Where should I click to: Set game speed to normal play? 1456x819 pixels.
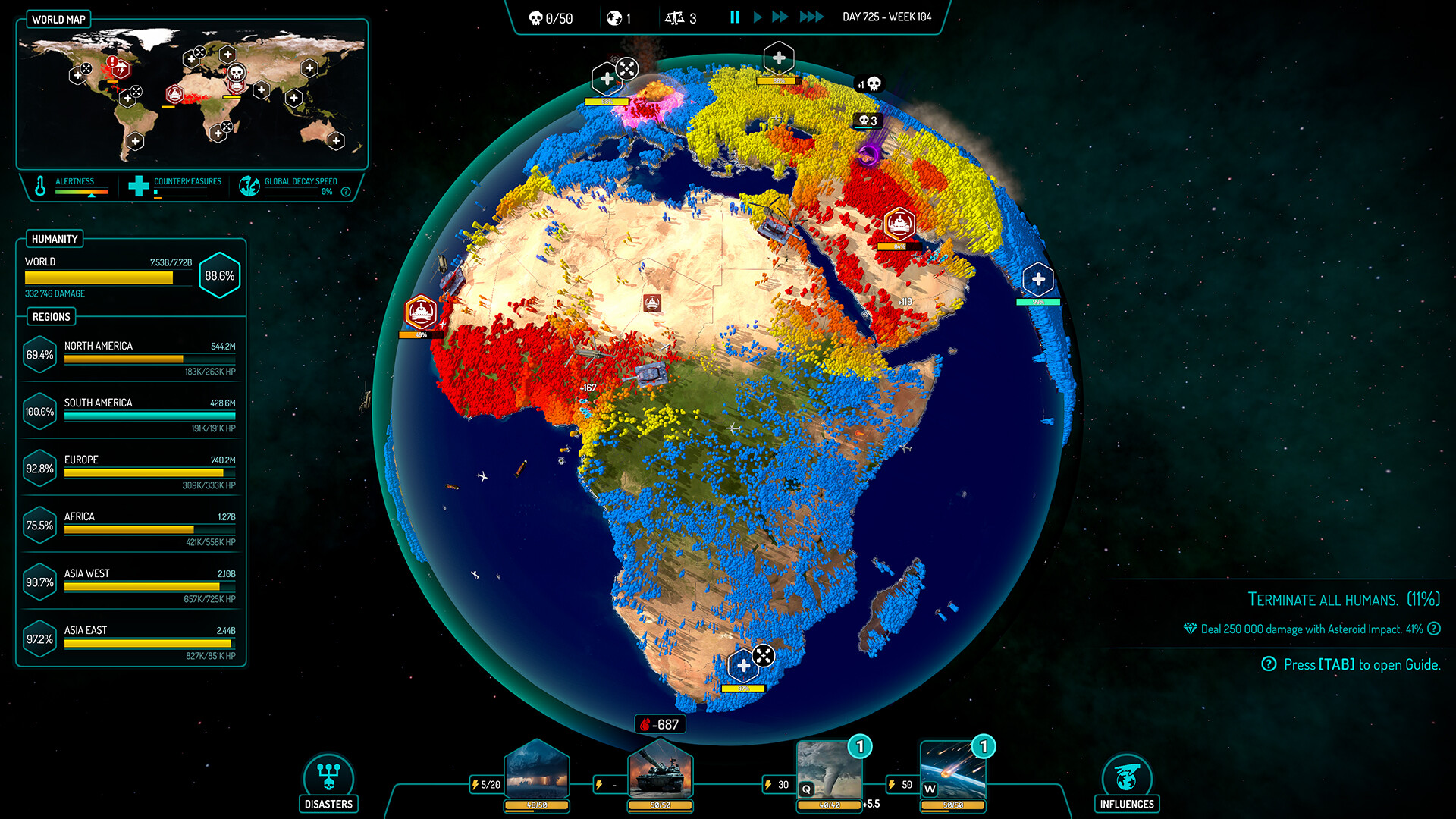758,17
